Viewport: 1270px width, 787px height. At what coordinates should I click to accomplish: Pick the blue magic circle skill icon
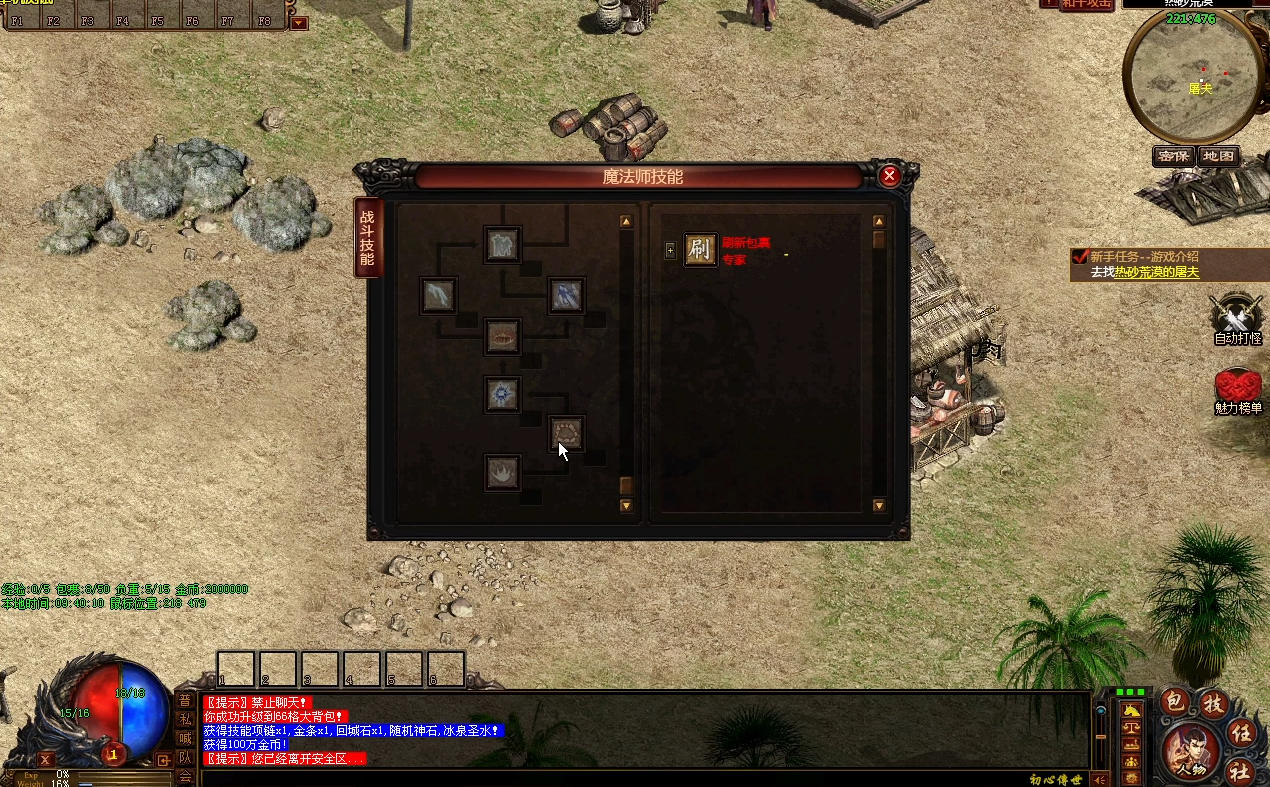coord(502,394)
